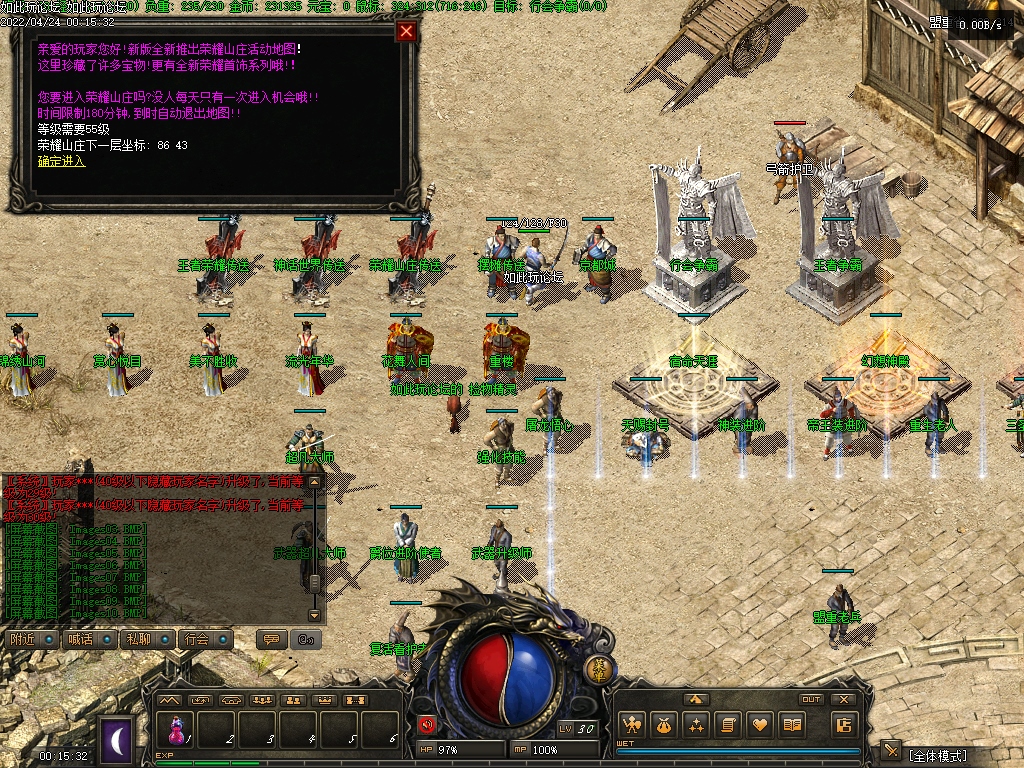The height and width of the screenshot is (768, 1024).
Task: Open the scroll quest log icon
Action: point(730,725)
